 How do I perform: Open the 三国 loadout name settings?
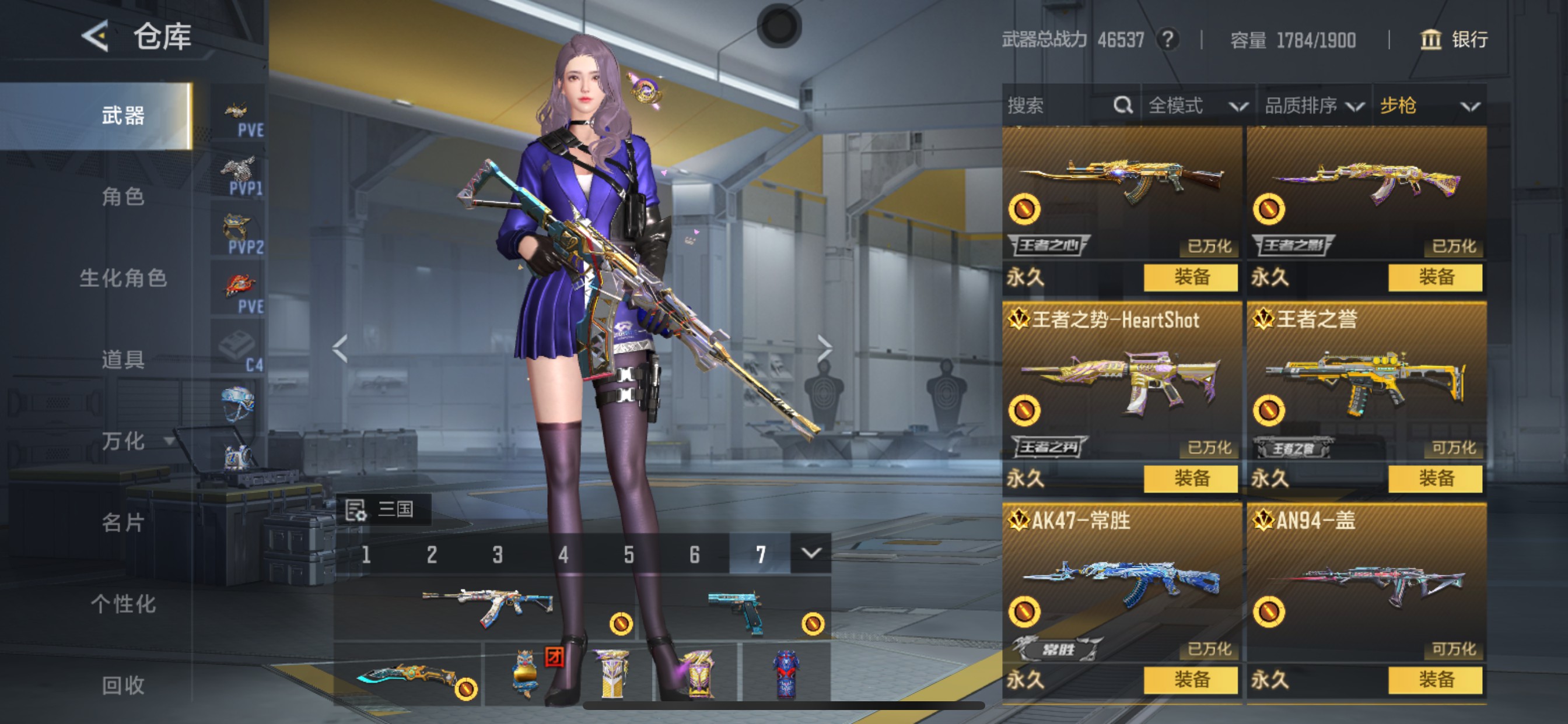pyautogui.click(x=383, y=509)
